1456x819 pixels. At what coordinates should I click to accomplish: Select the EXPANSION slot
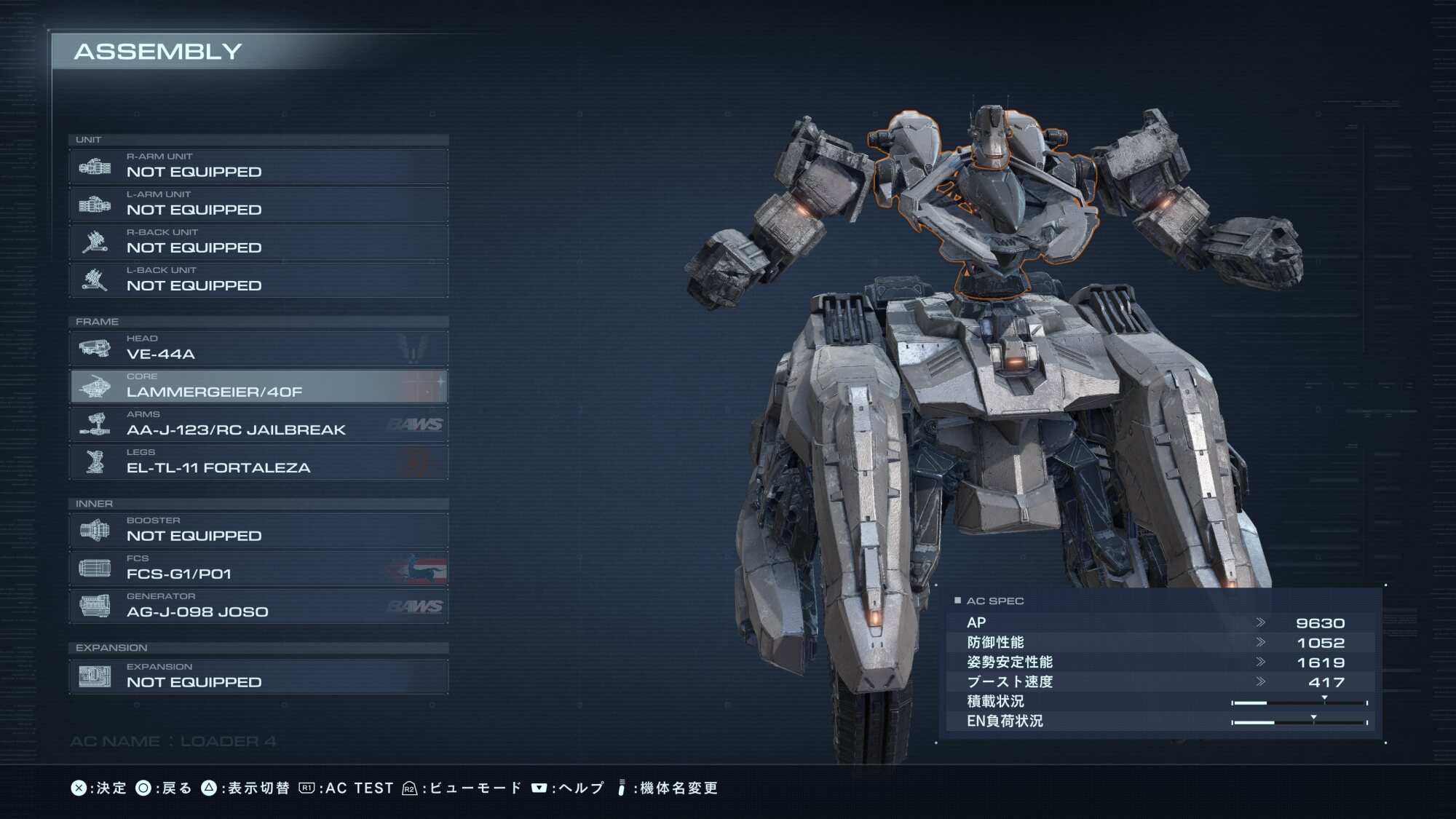(x=258, y=677)
